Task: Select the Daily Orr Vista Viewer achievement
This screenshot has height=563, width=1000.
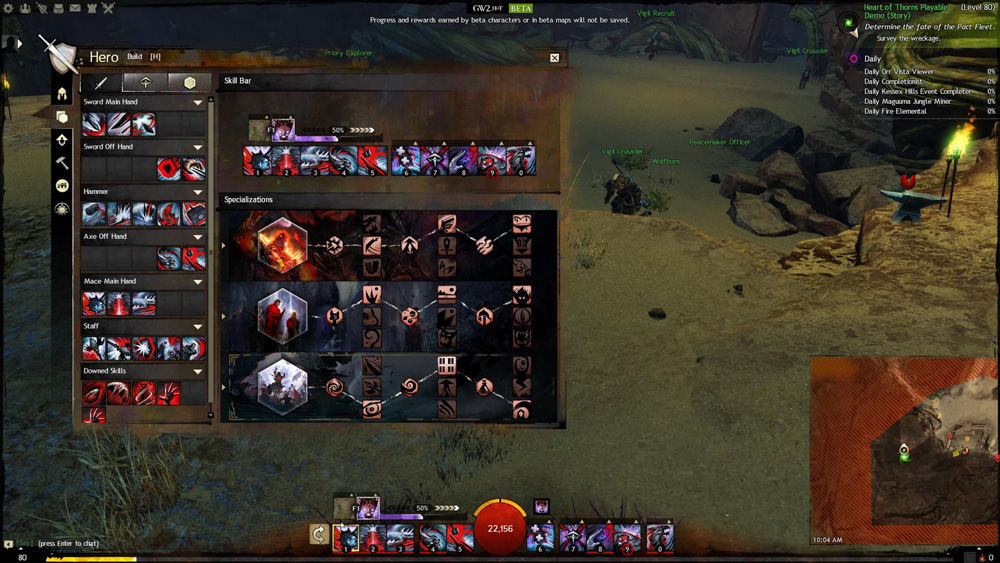Action: (900, 72)
